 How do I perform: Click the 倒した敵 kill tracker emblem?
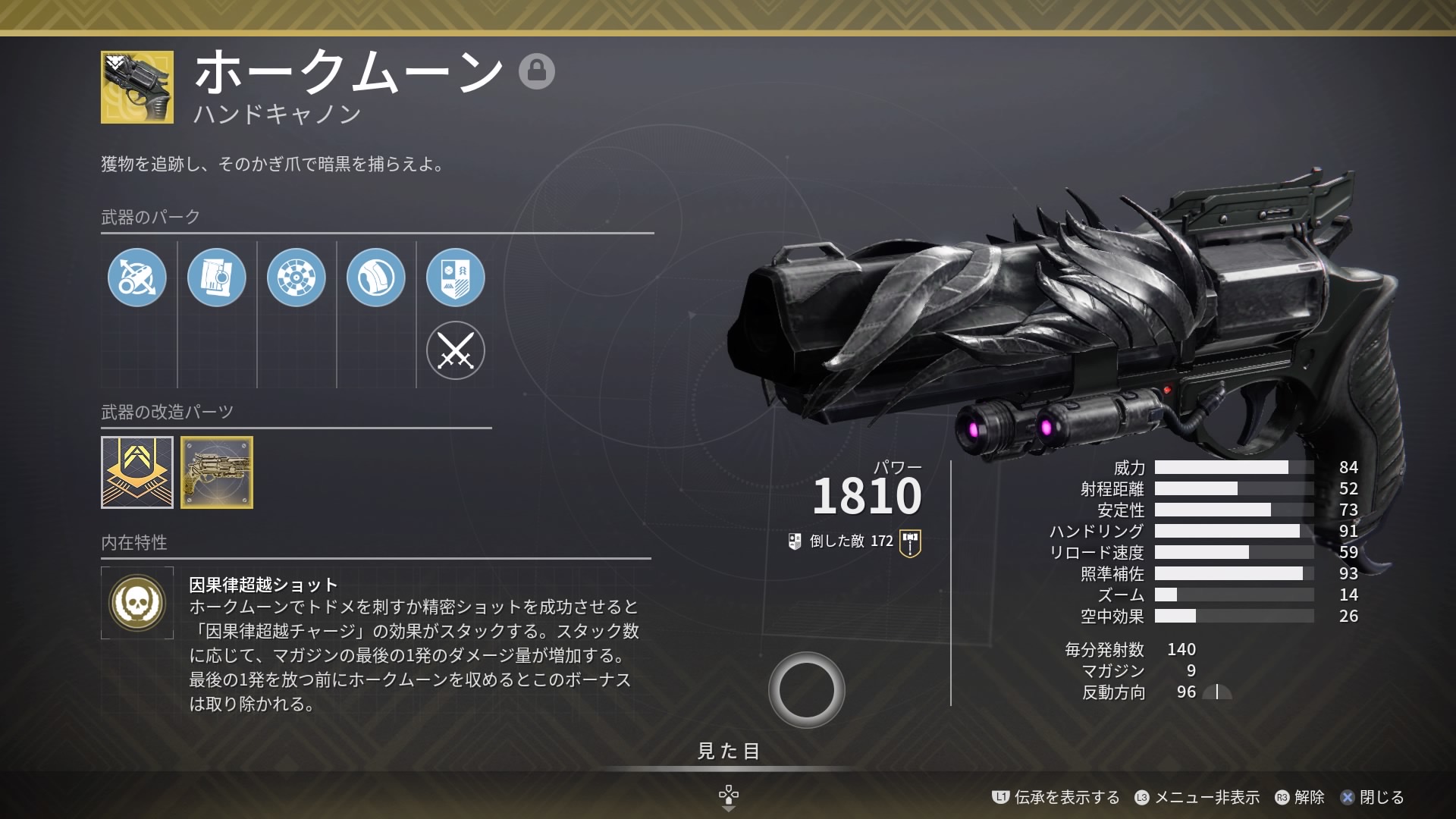[910, 543]
